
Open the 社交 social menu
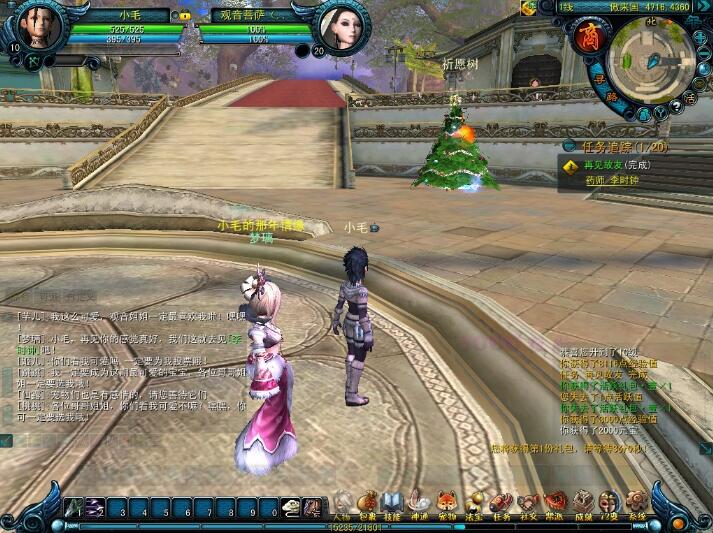click(527, 503)
